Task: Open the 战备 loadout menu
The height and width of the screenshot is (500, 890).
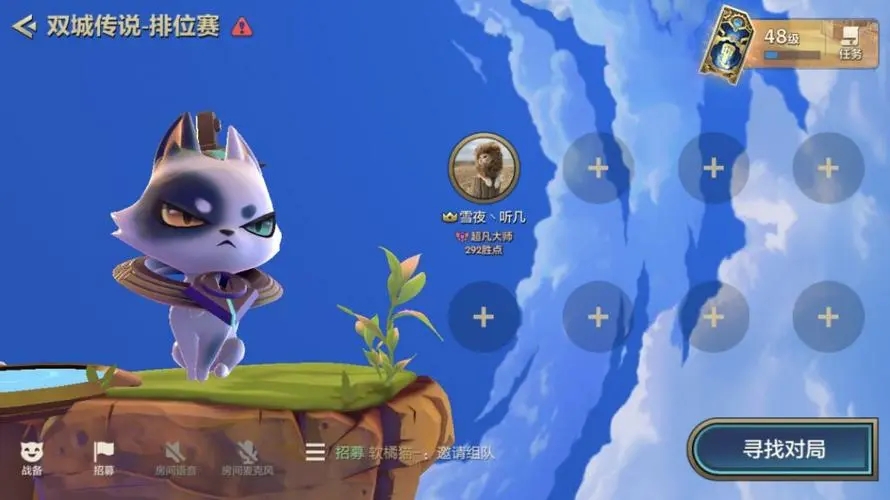Action: click(x=32, y=457)
